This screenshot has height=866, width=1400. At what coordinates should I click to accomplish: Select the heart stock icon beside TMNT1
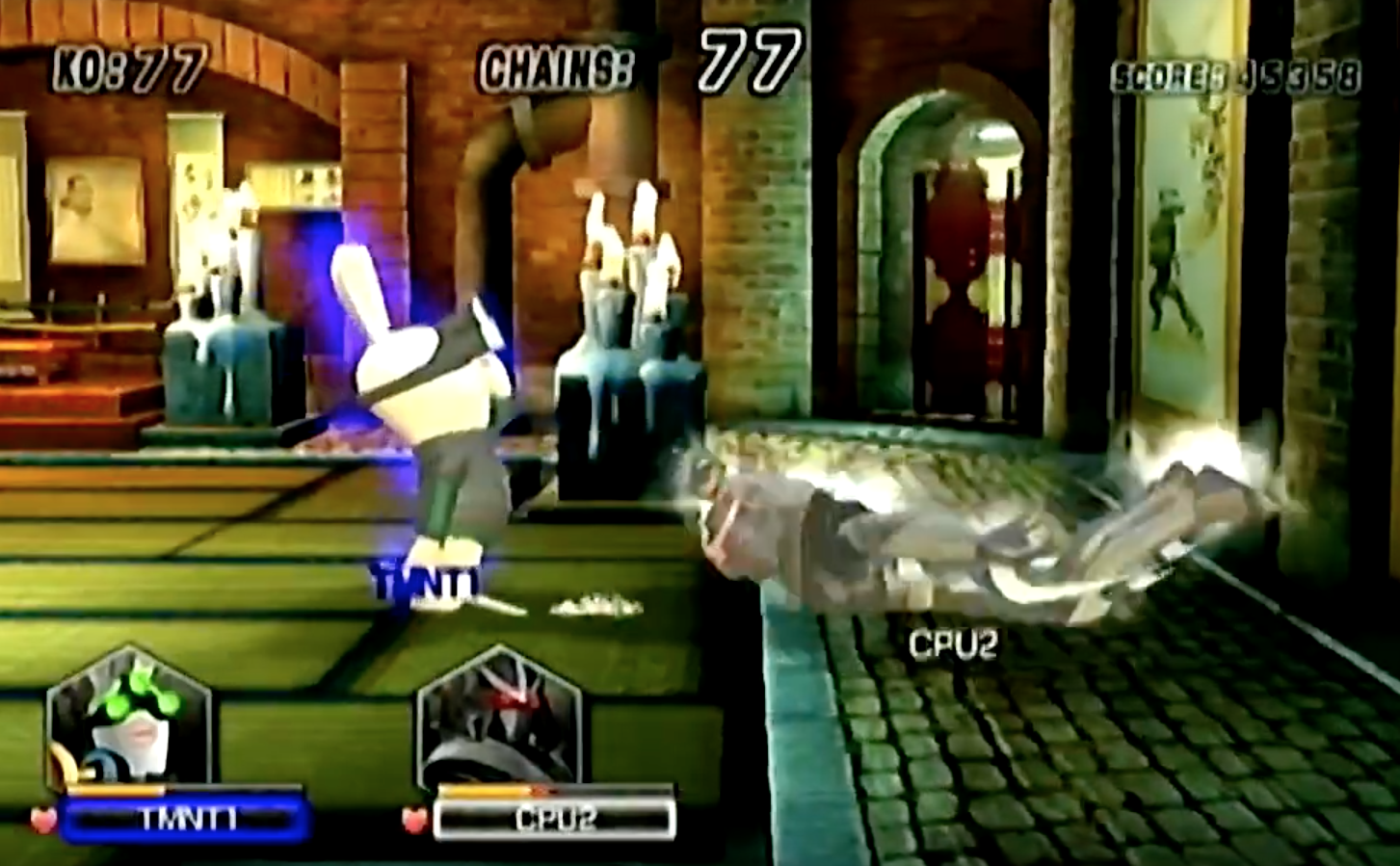click(x=41, y=821)
